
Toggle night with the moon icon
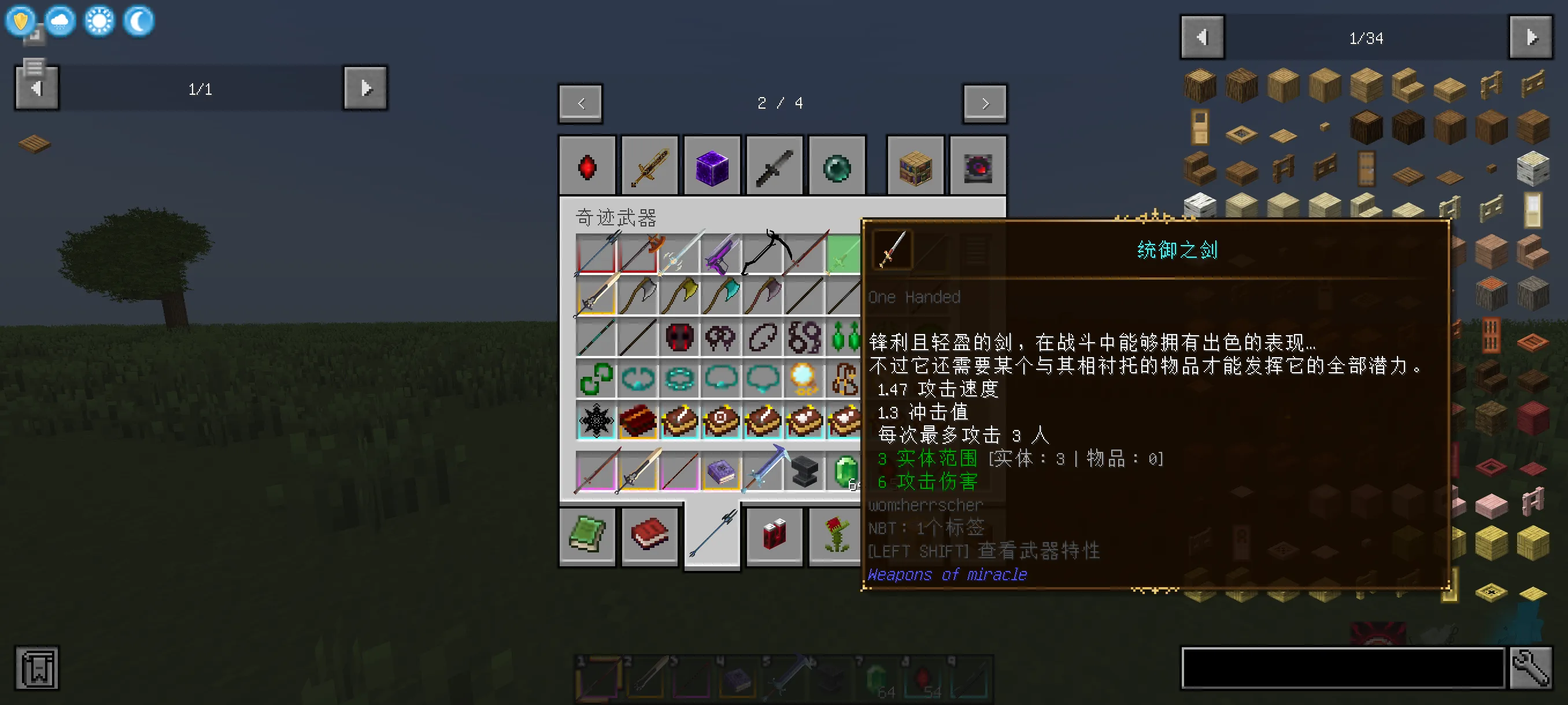coord(138,21)
